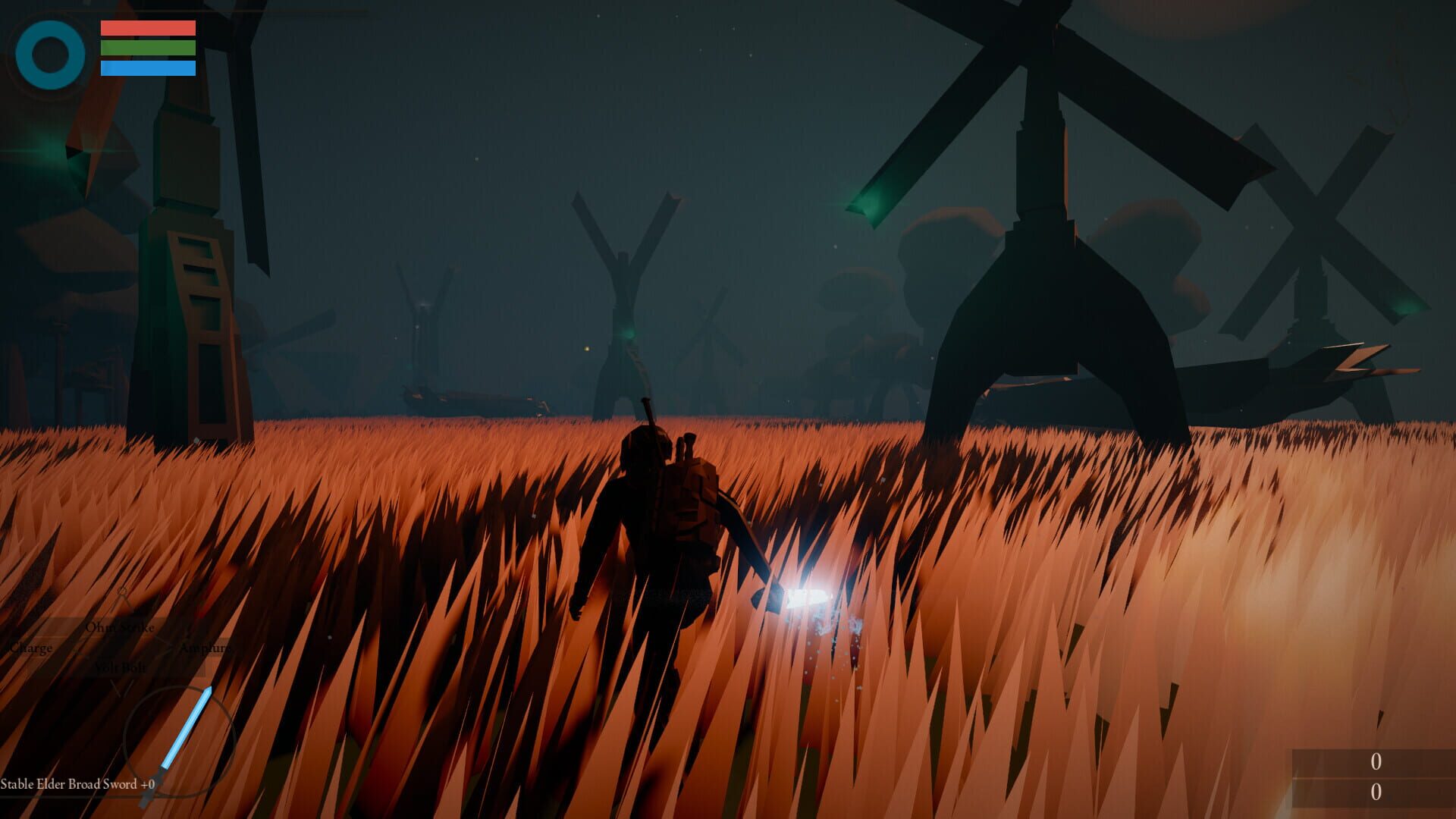Toggle the Charge skill slot active
Screen dimensions: 1456x819
coord(30,648)
